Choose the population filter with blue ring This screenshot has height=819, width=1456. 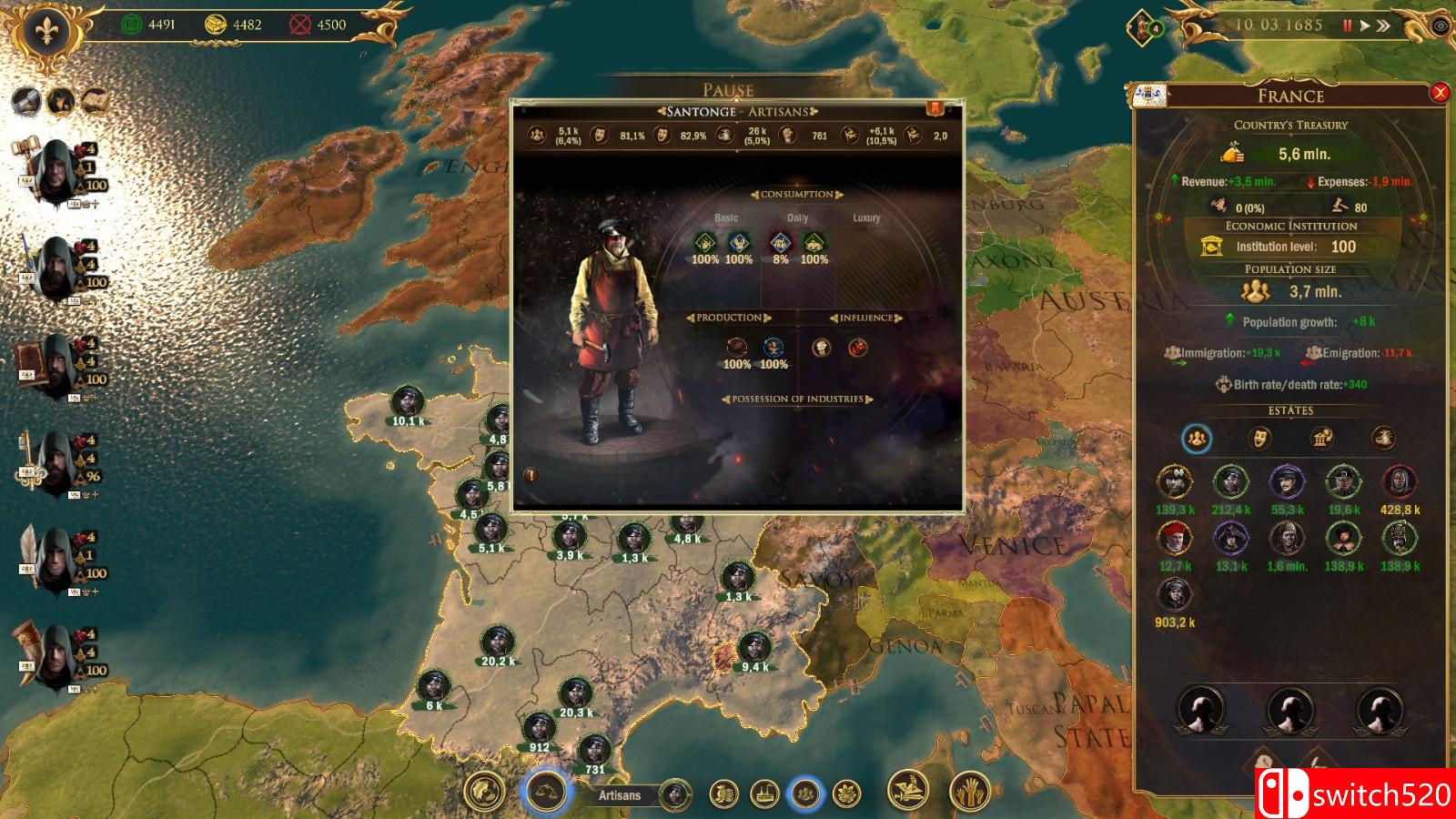pos(804,794)
